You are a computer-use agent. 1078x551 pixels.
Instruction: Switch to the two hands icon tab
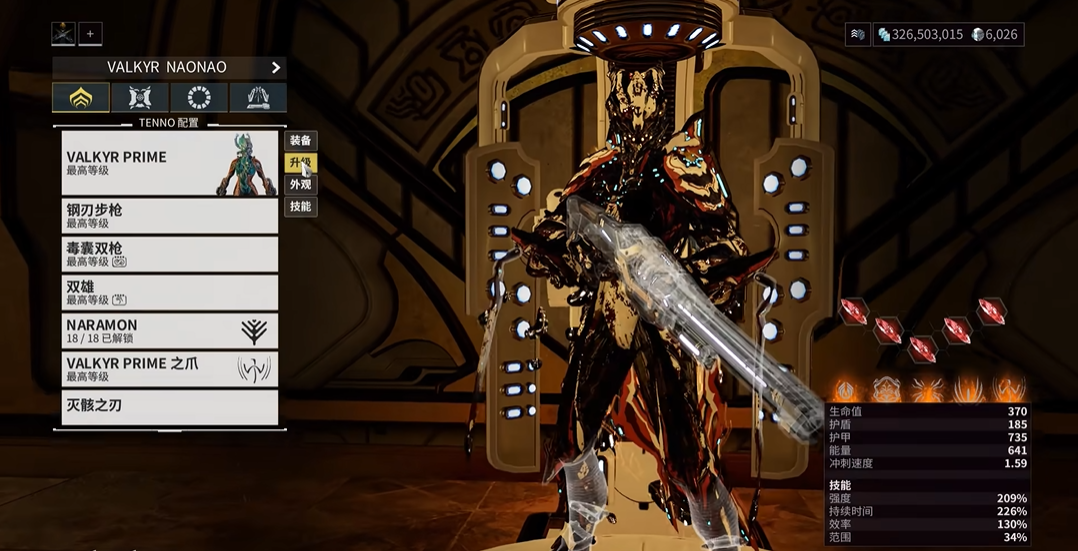(x=258, y=98)
